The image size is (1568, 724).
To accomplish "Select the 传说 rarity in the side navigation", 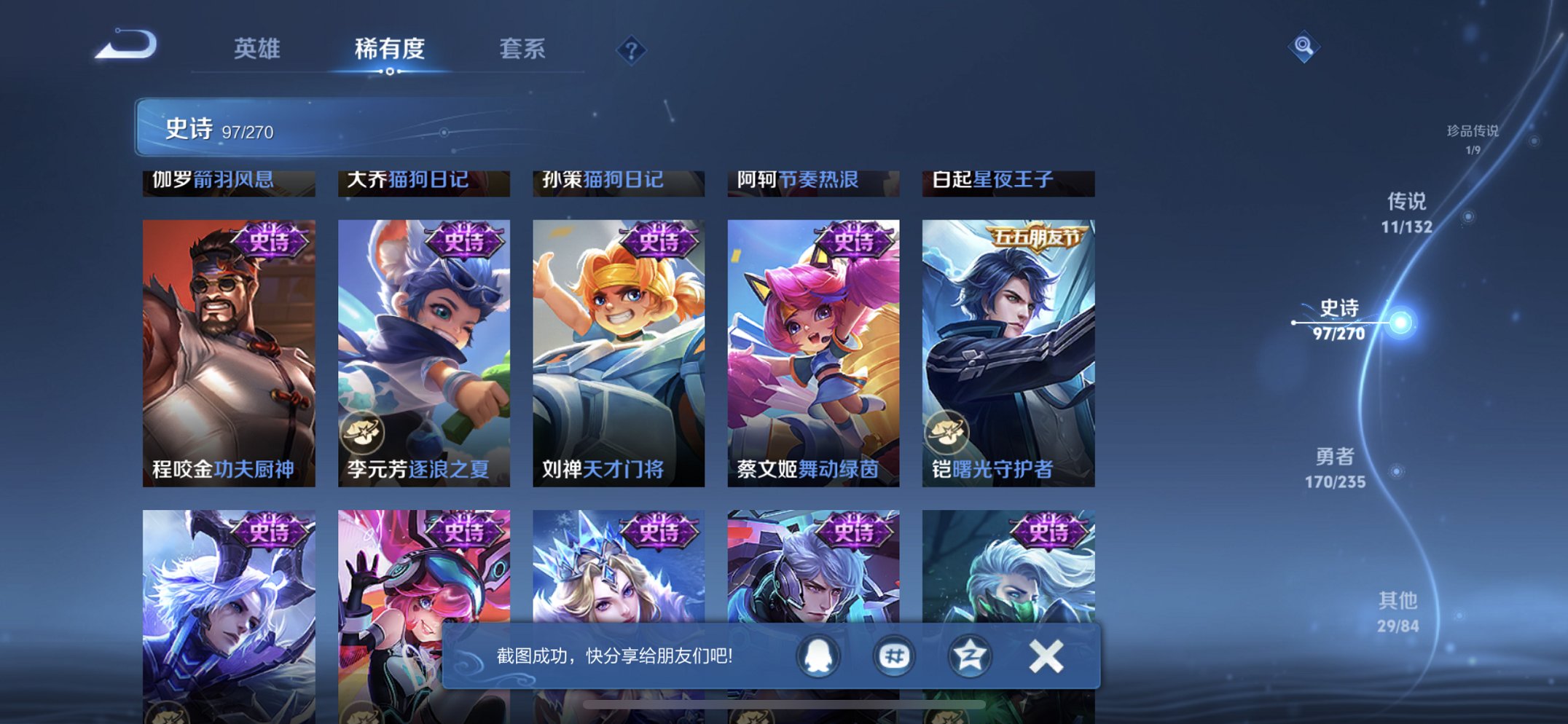I will point(1406,211).
